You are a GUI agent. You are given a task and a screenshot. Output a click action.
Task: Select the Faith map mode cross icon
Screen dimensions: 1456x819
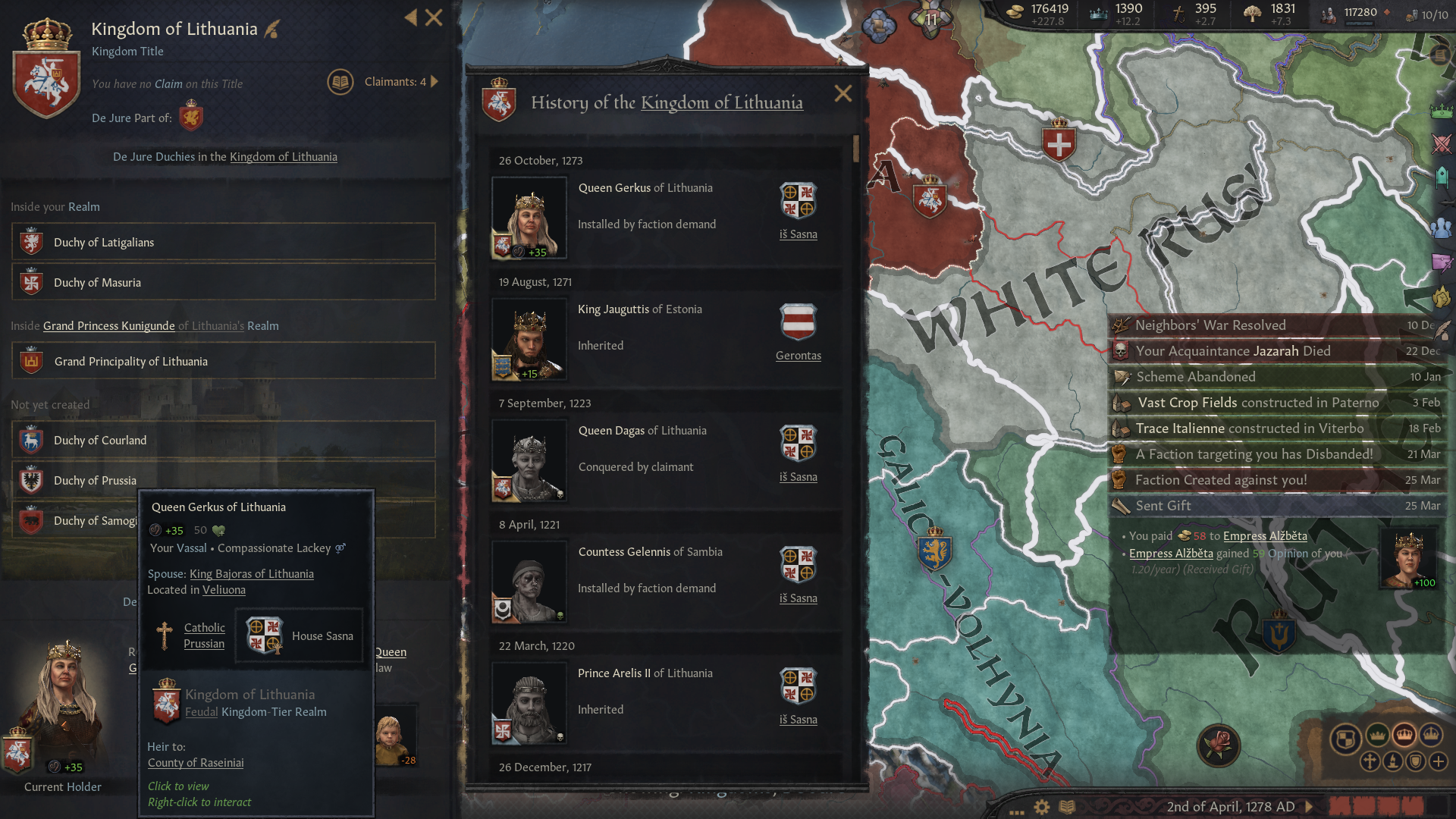[1370, 762]
